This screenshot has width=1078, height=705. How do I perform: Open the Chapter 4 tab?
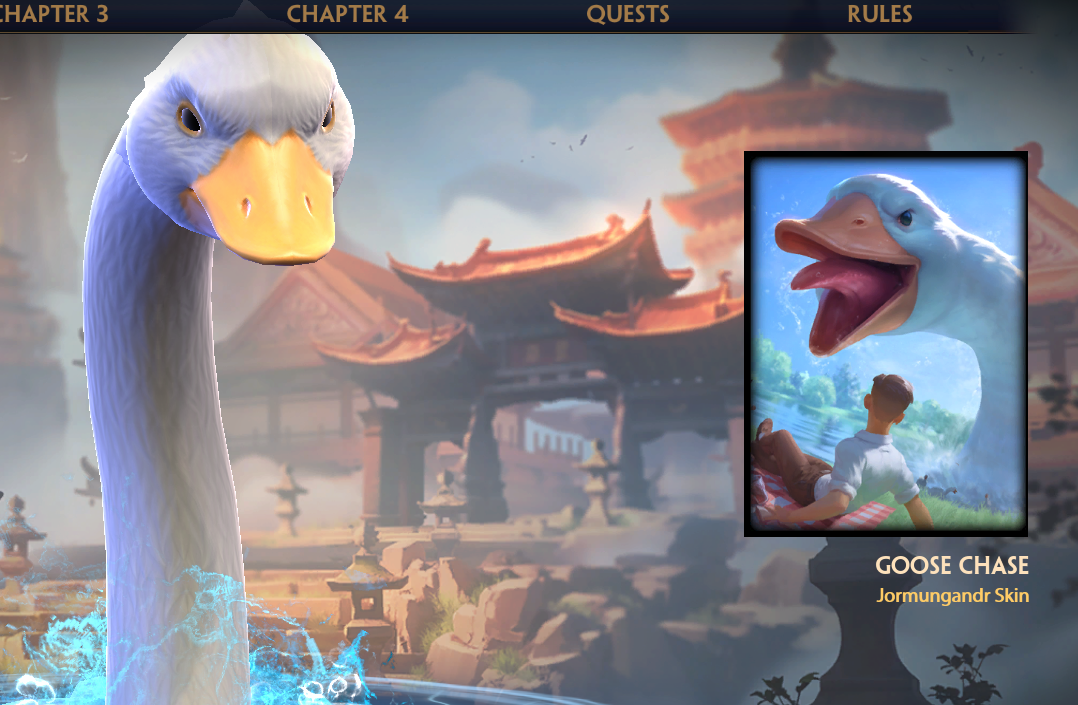coord(347,14)
